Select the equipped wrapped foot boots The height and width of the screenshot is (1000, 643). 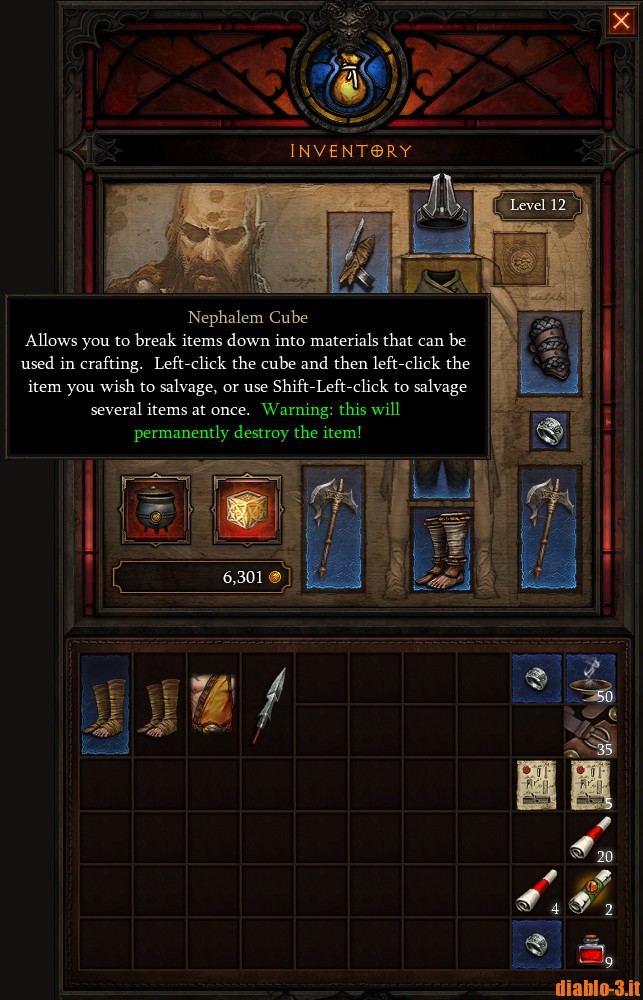[x=442, y=549]
